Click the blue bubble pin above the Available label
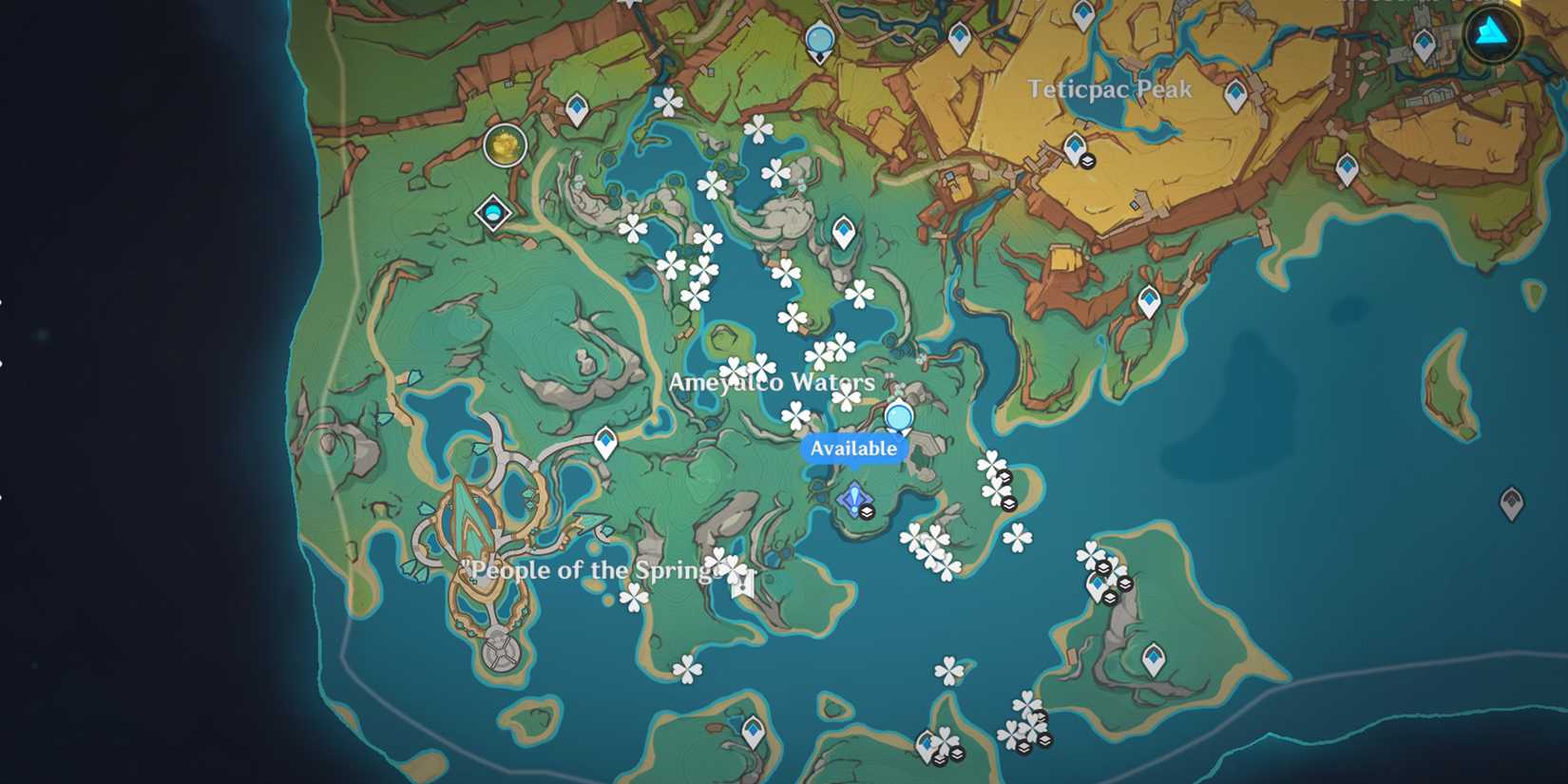This screenshot has height=784, width=1568. 897,415
